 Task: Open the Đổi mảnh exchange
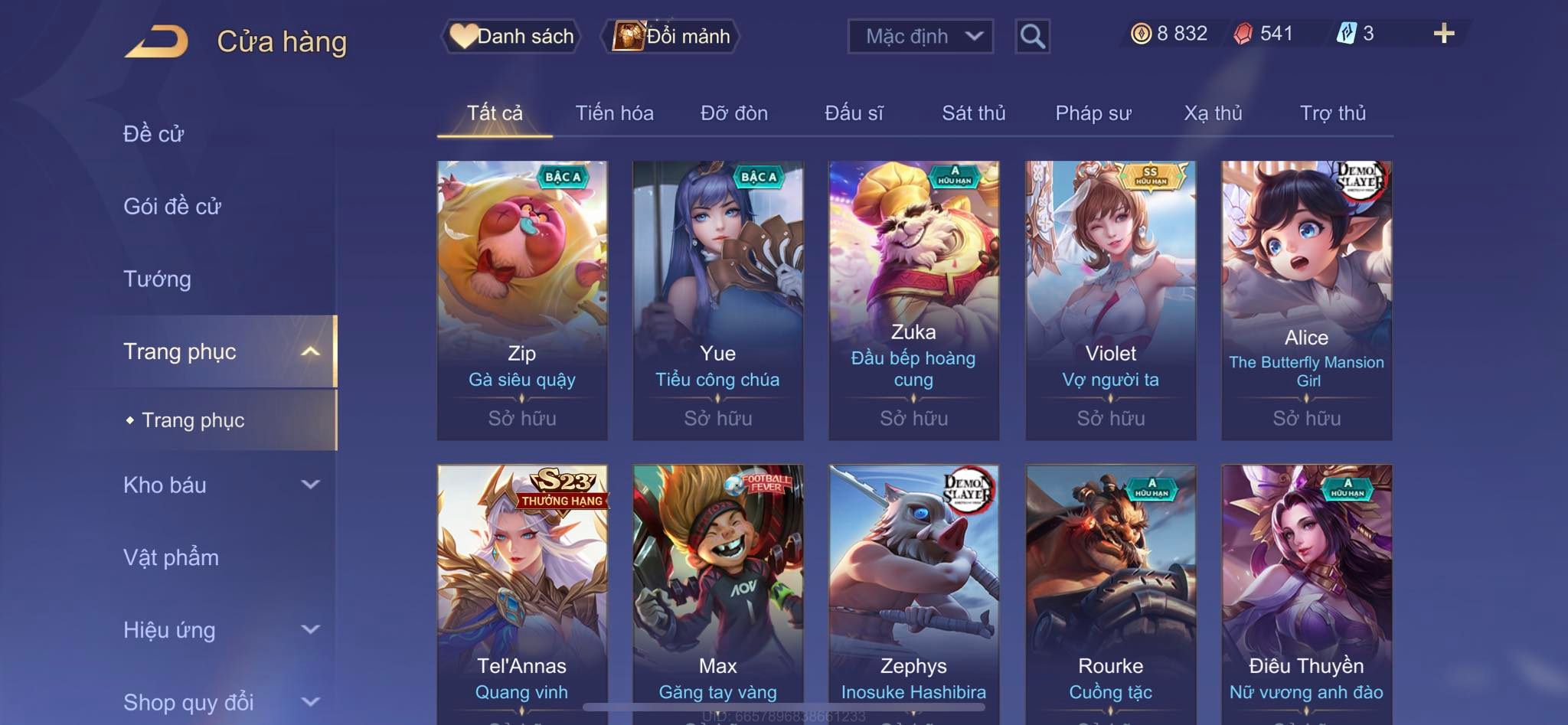[x=672, y=36]
